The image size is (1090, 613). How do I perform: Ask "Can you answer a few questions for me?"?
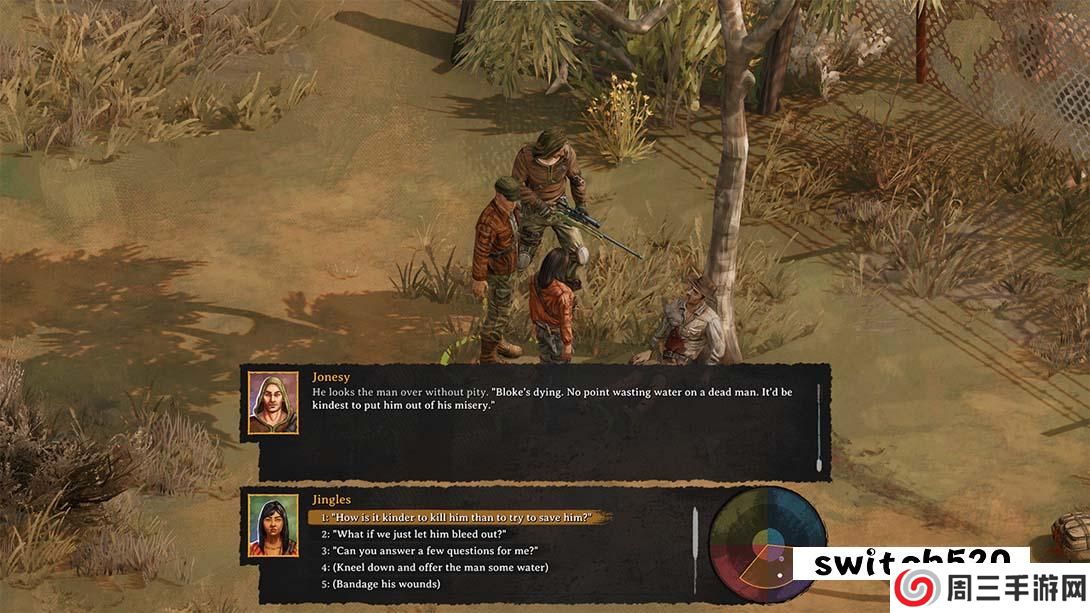click(429, 551)
